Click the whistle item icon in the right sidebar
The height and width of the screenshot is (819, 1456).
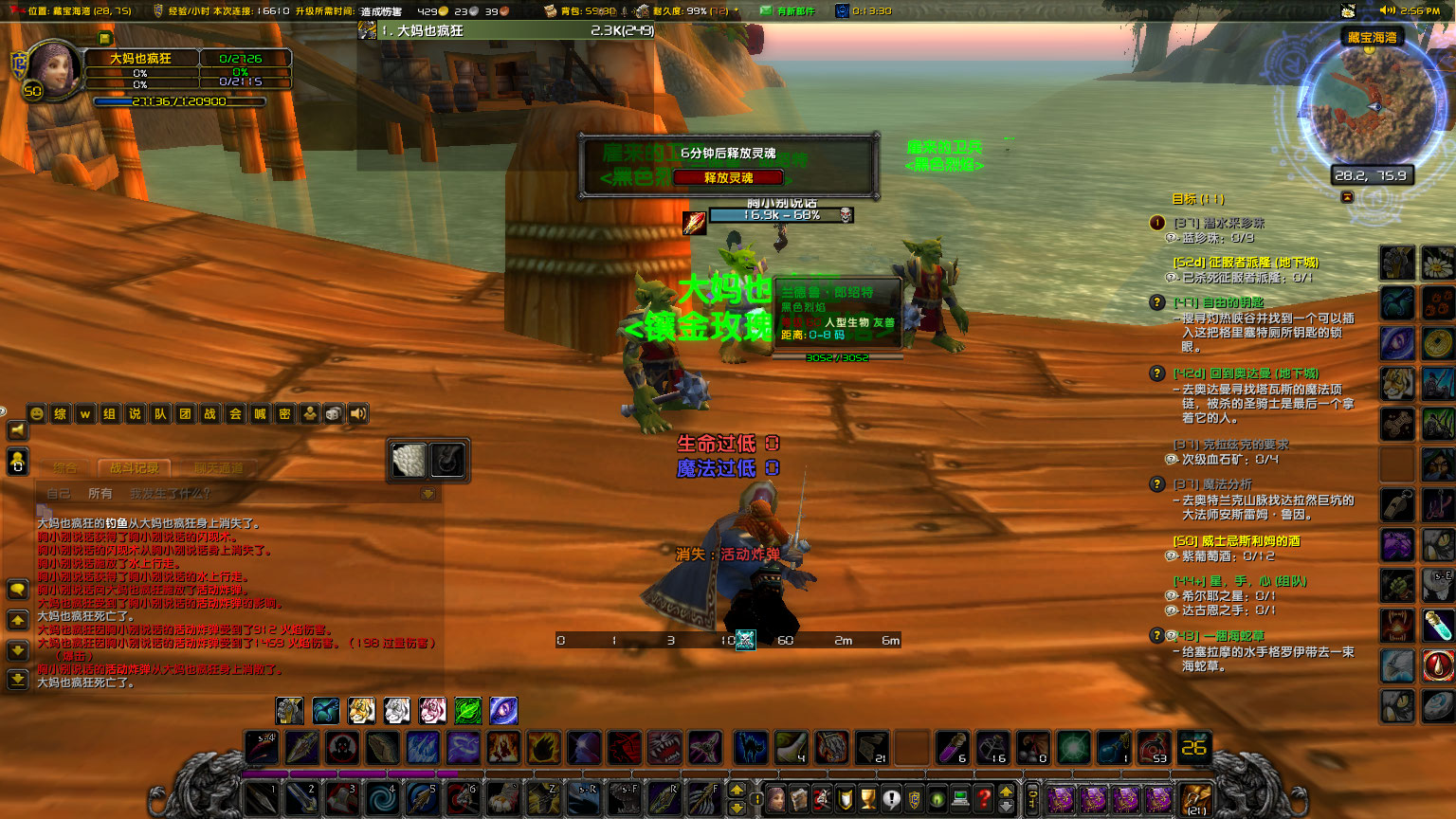tap(1398, 505)
